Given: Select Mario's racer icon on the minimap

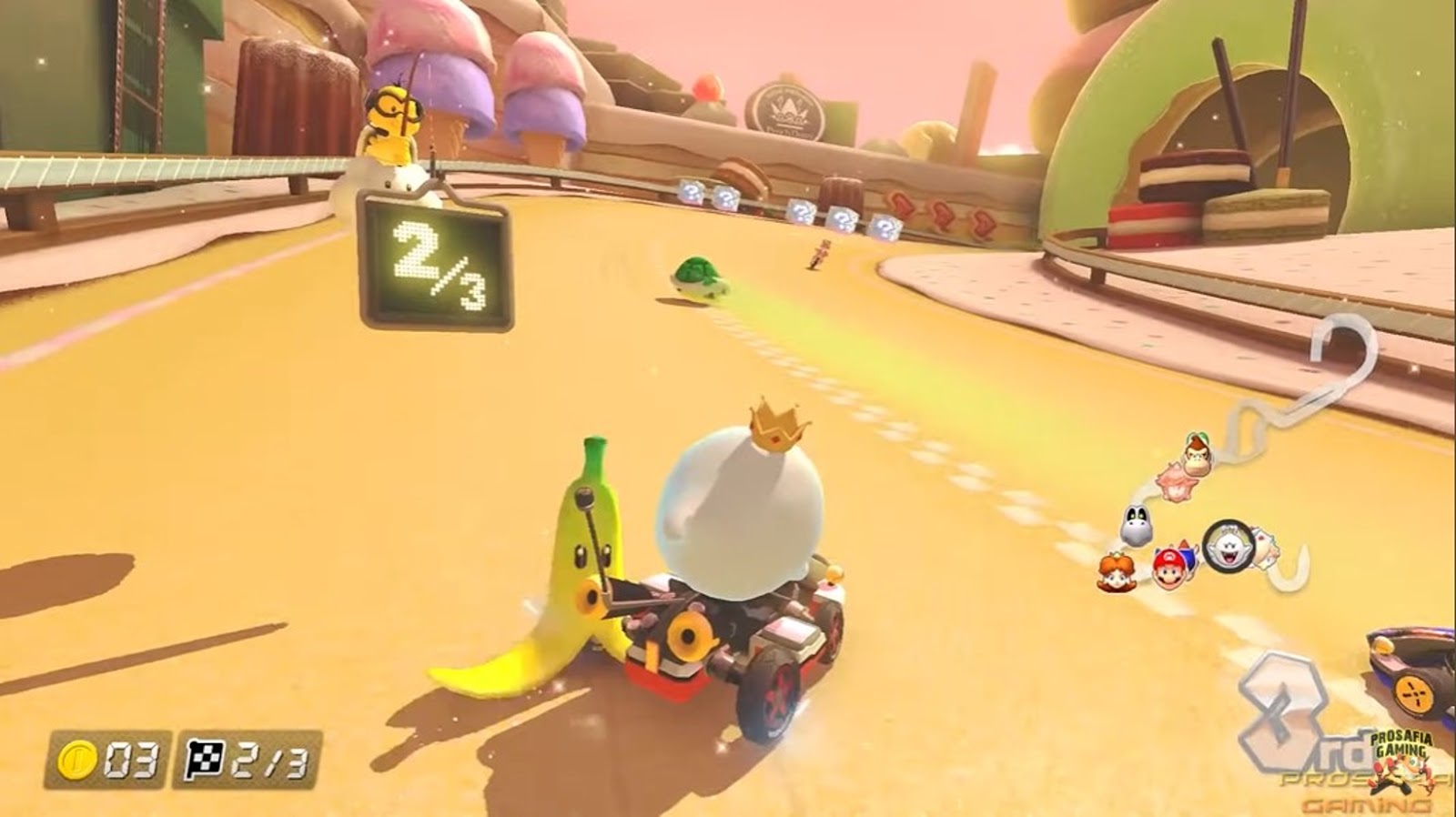Looking at the screenshot, I should [x=1172, y=566].
